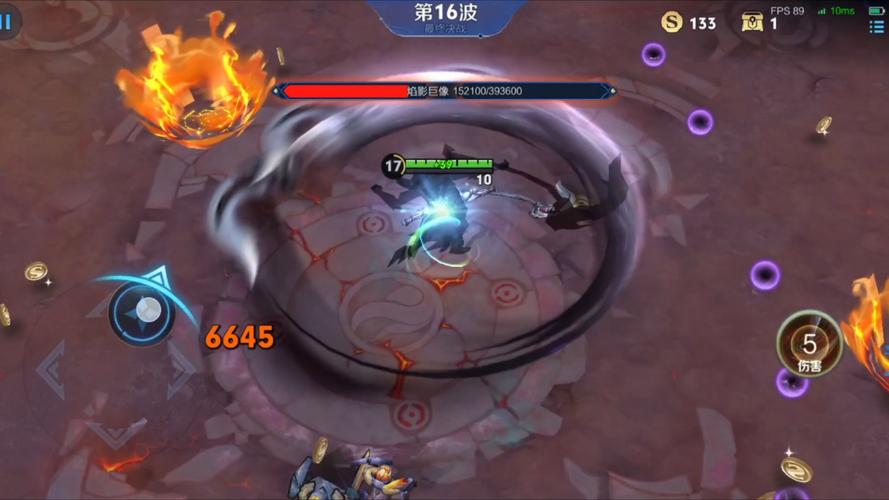Click the gold S coin icon
The width and height of the screenshot is (889, 500).
[x=672, y=22]
